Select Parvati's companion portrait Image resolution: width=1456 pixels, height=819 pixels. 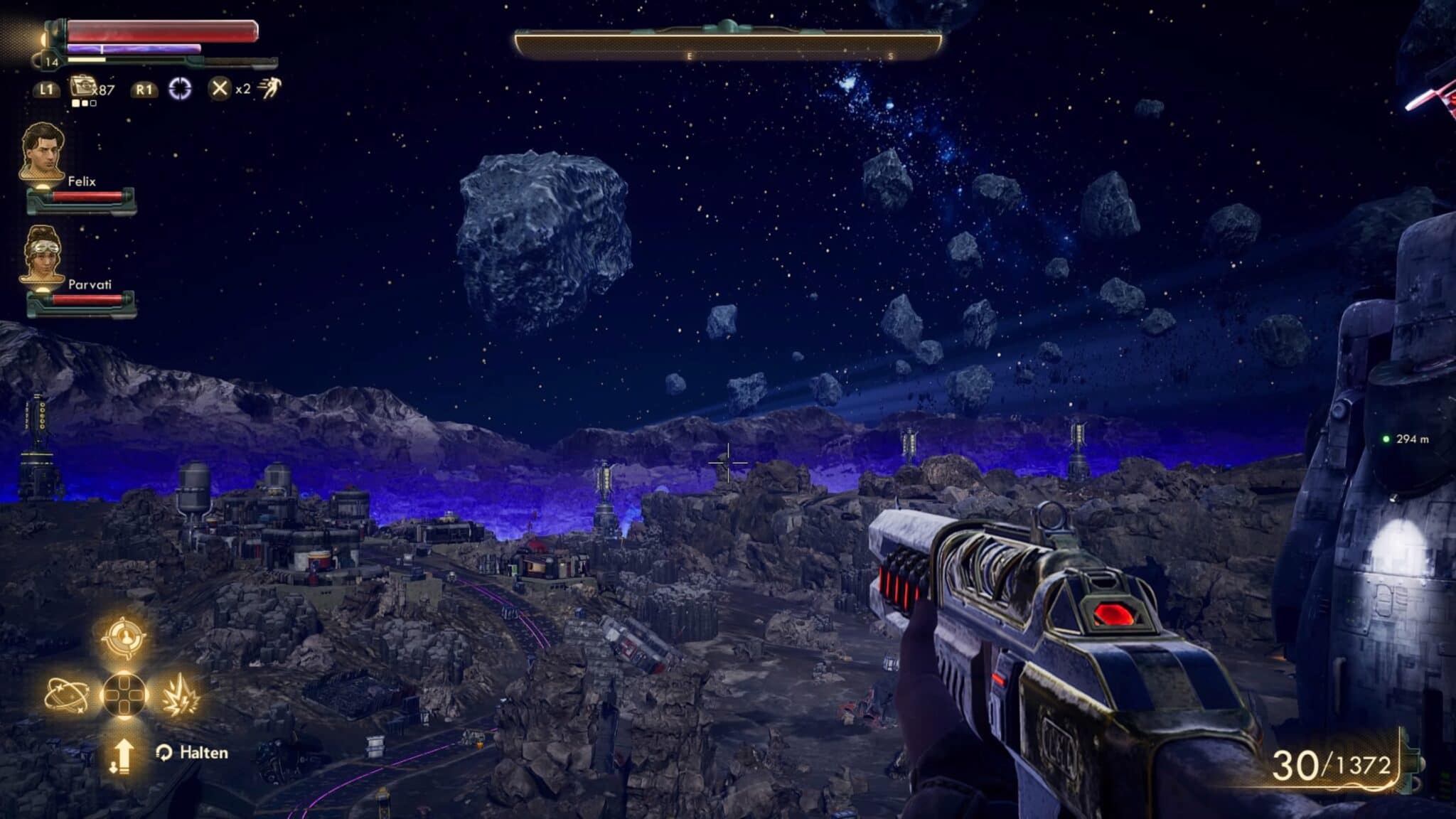pyautogui.click(x=41, y=254)
